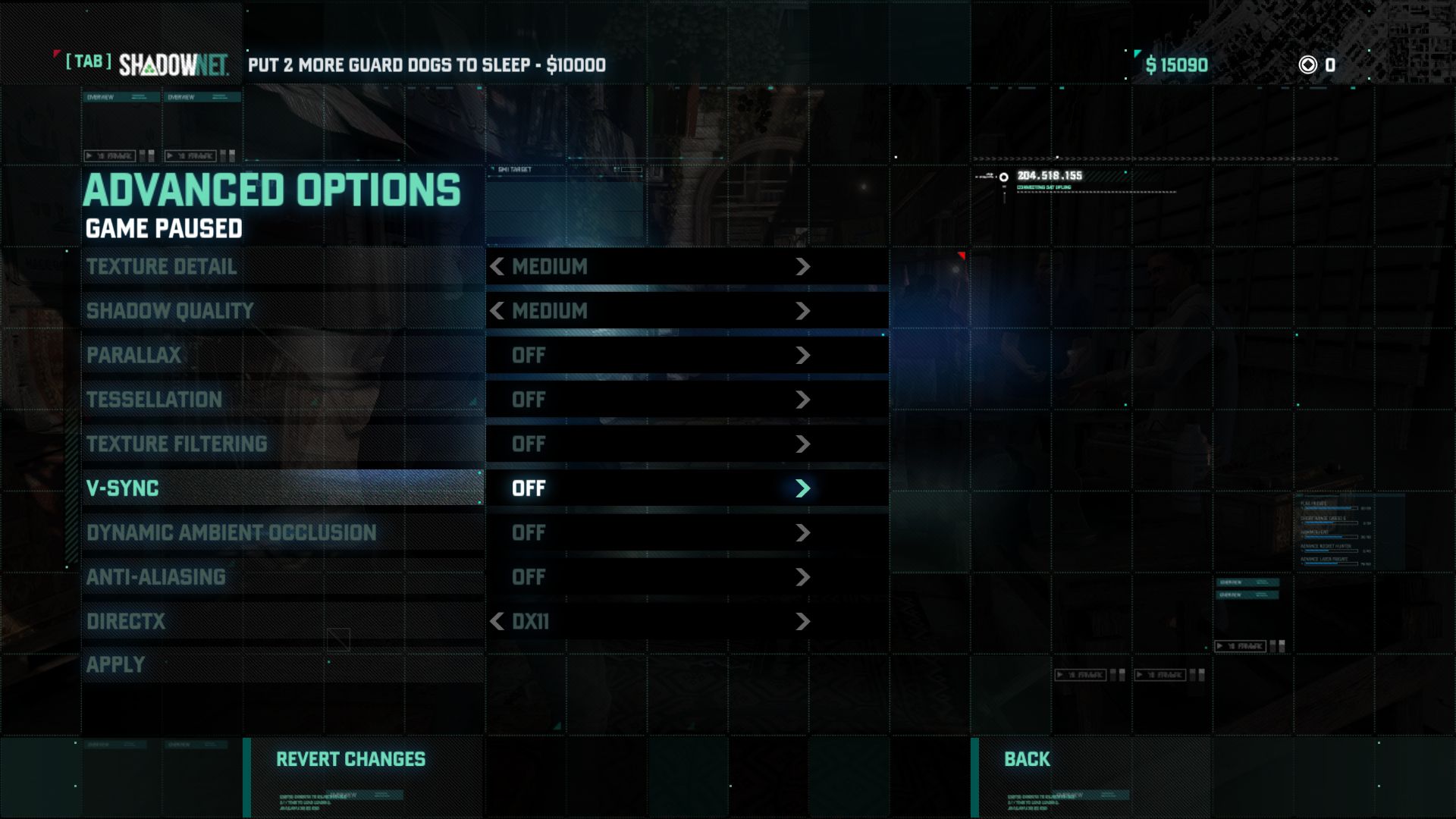Revert Changes to previous settings
Viewport: 1456px width, 819px height.
coord(350,759)
